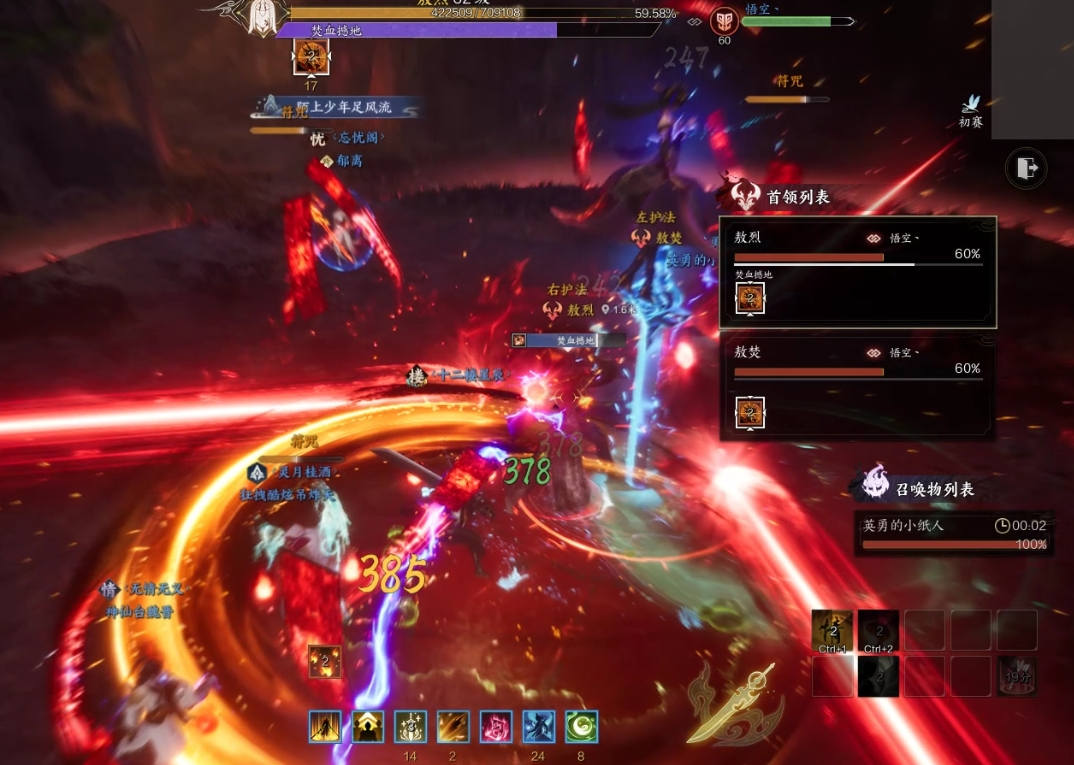Activate the golden warrior stance skill
Screen dimensions: 1074x765
[x=325, y=726]
